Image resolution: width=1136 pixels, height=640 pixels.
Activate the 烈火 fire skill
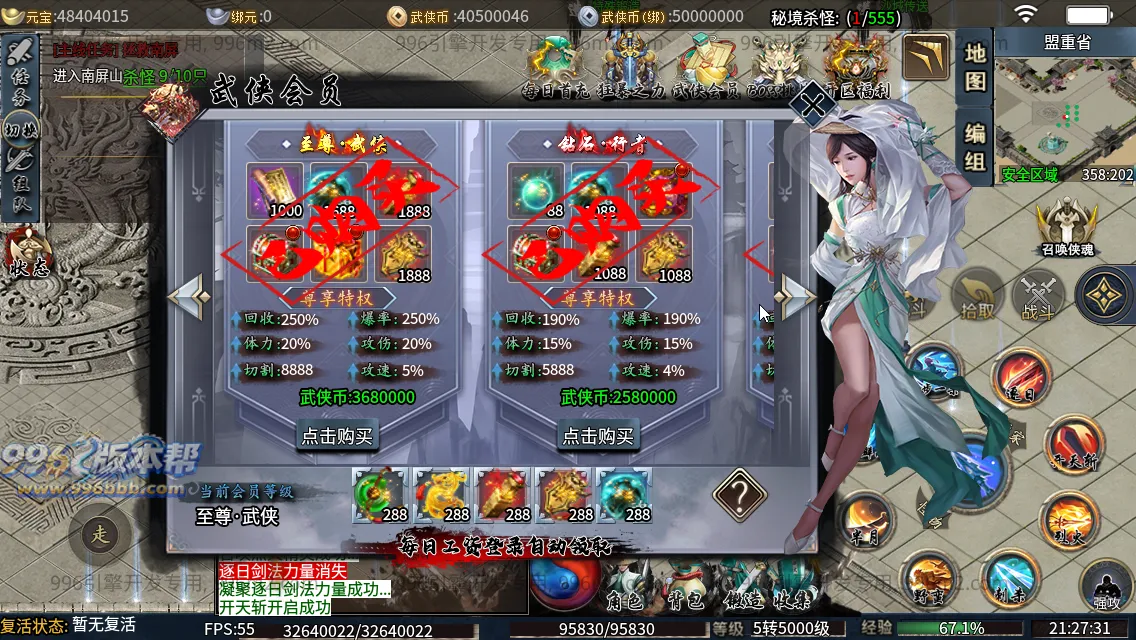tap(1072, 520)
